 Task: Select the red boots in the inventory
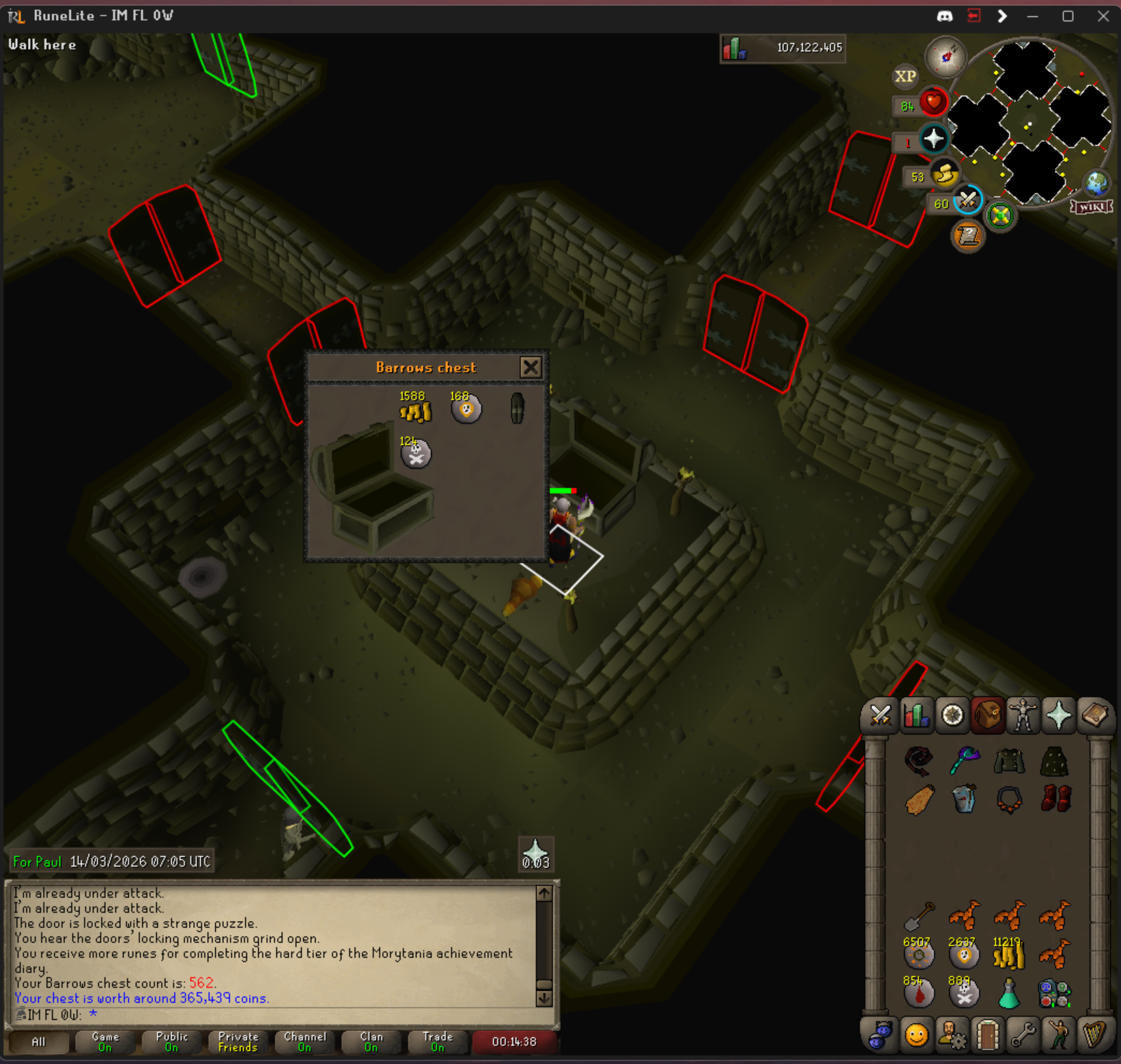pos(1055,799)
